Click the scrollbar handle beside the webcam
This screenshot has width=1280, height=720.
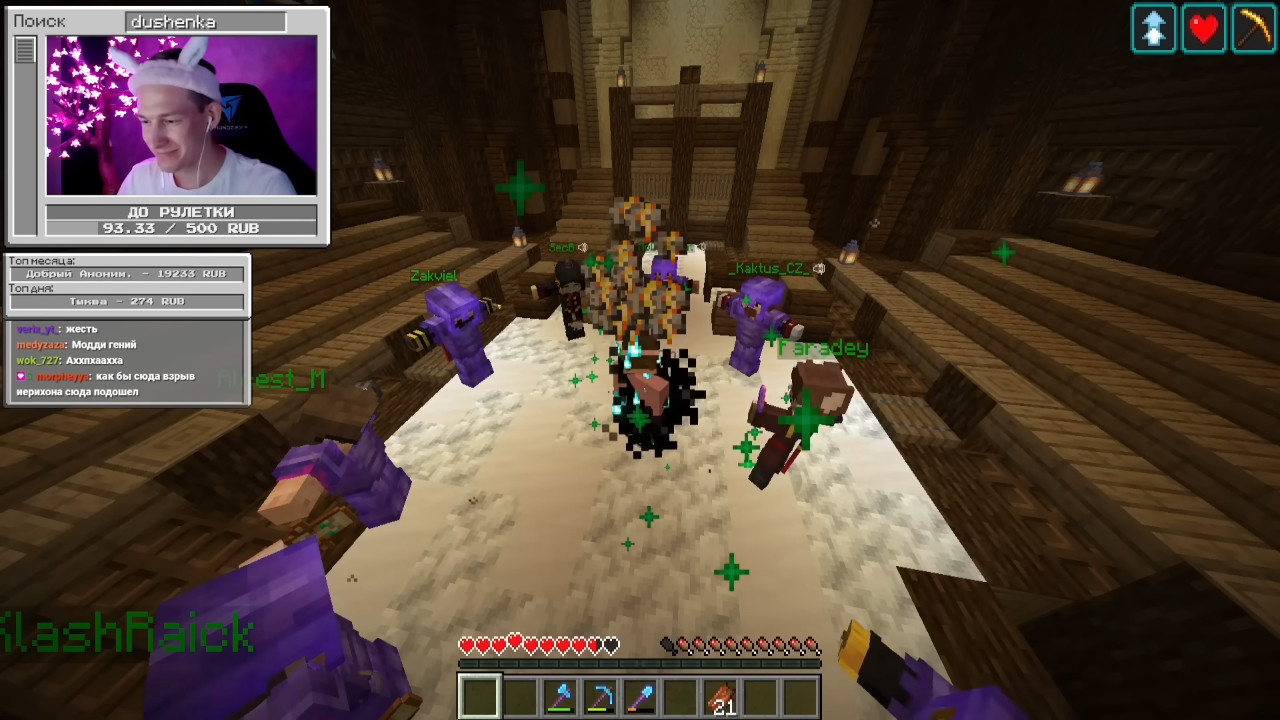[x=25, y=50]
